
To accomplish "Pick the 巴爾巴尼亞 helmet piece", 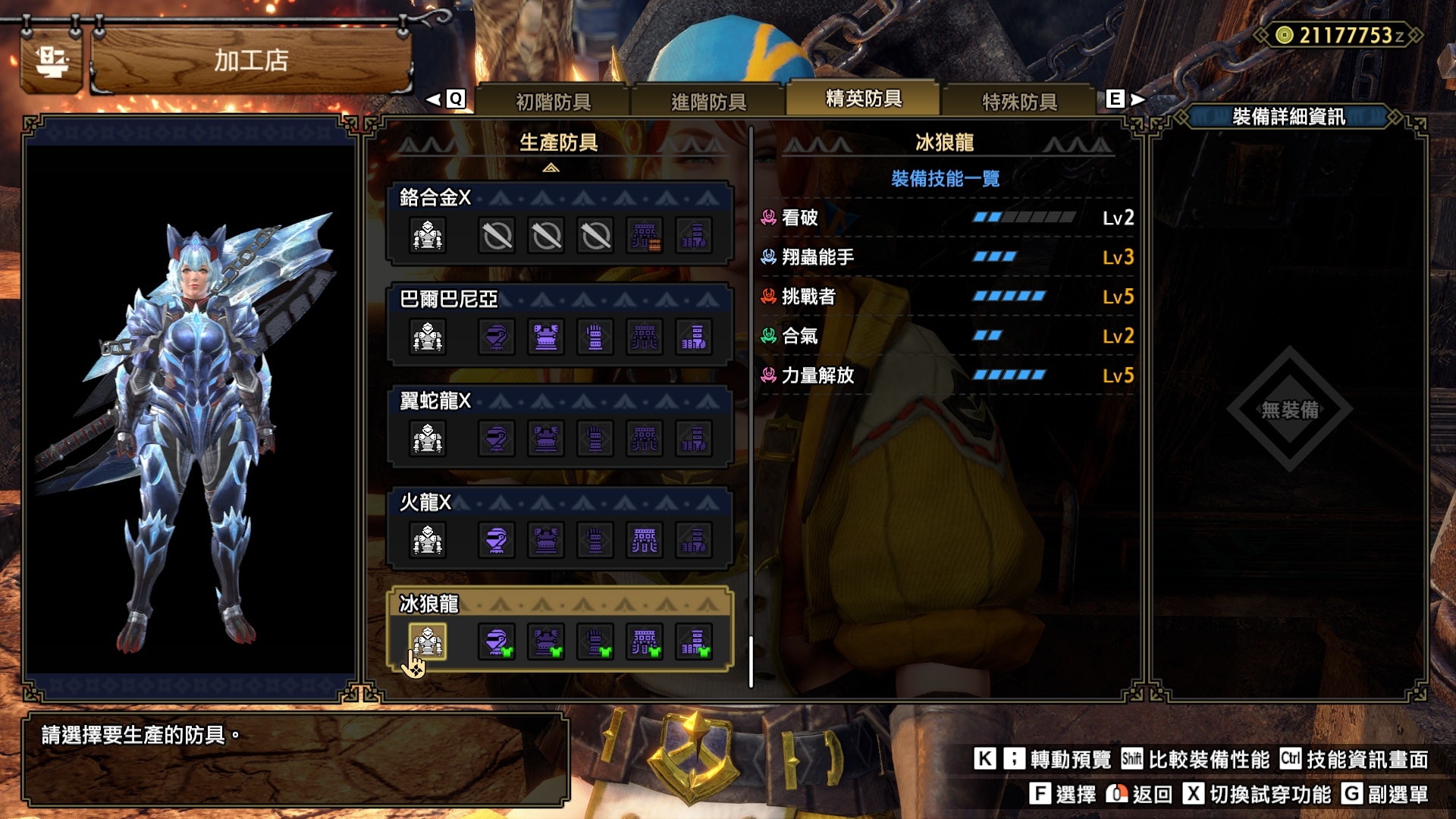I will tap(497, 337).
